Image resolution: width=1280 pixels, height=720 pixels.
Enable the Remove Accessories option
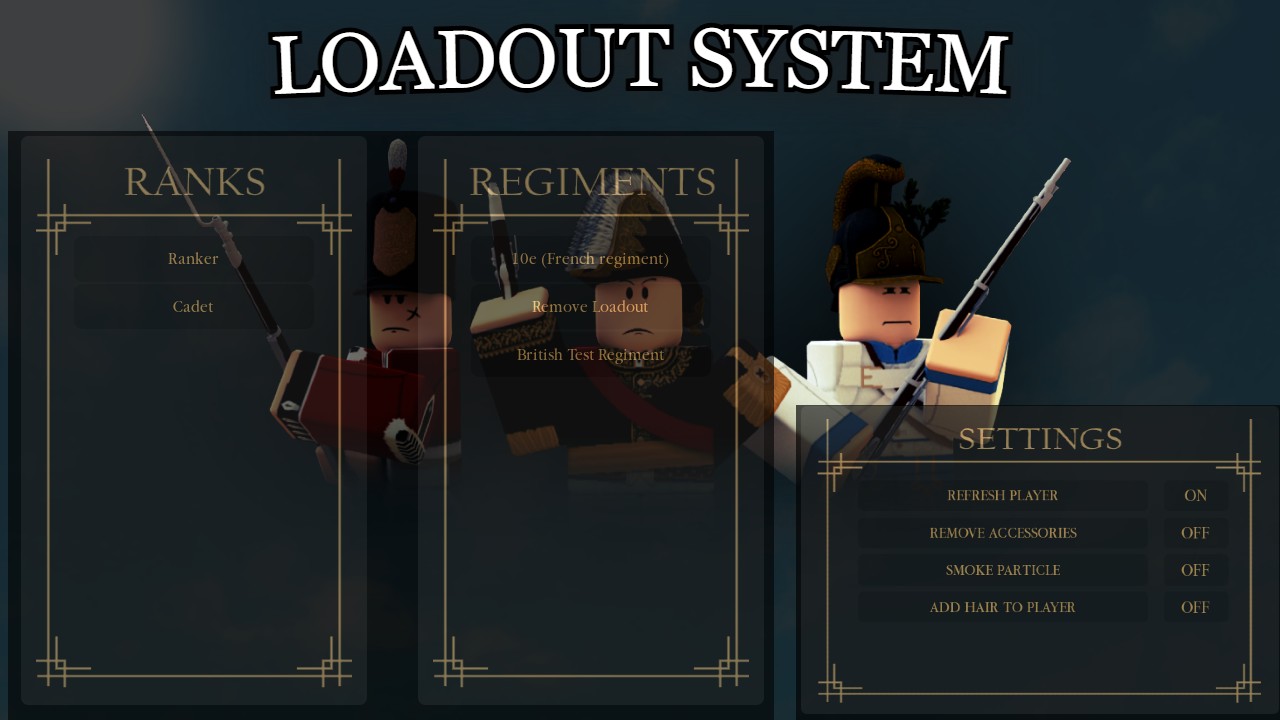tap(1195, 532)
